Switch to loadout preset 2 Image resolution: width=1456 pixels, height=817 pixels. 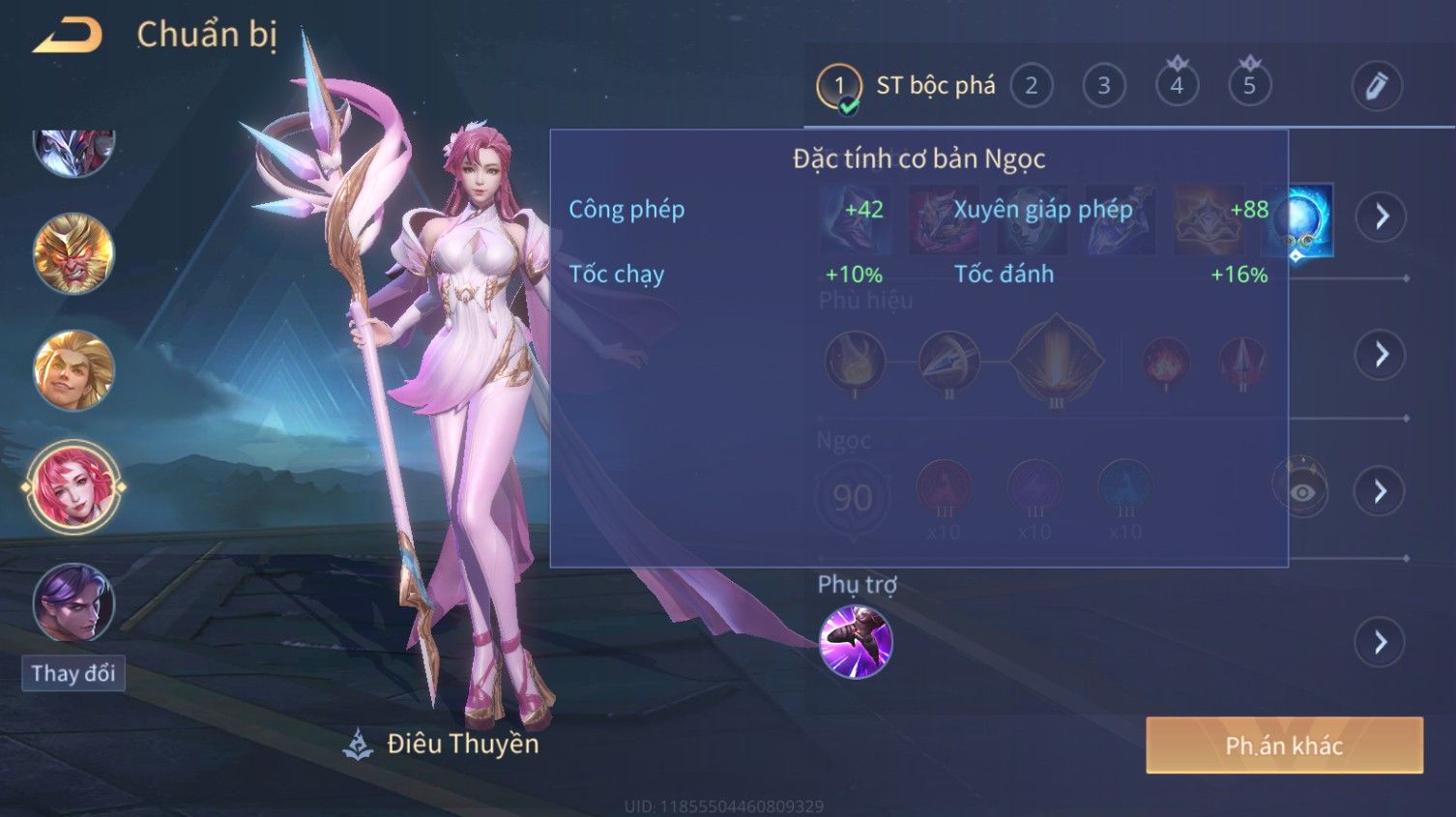pyautogui.click(x=1032, y=87)
